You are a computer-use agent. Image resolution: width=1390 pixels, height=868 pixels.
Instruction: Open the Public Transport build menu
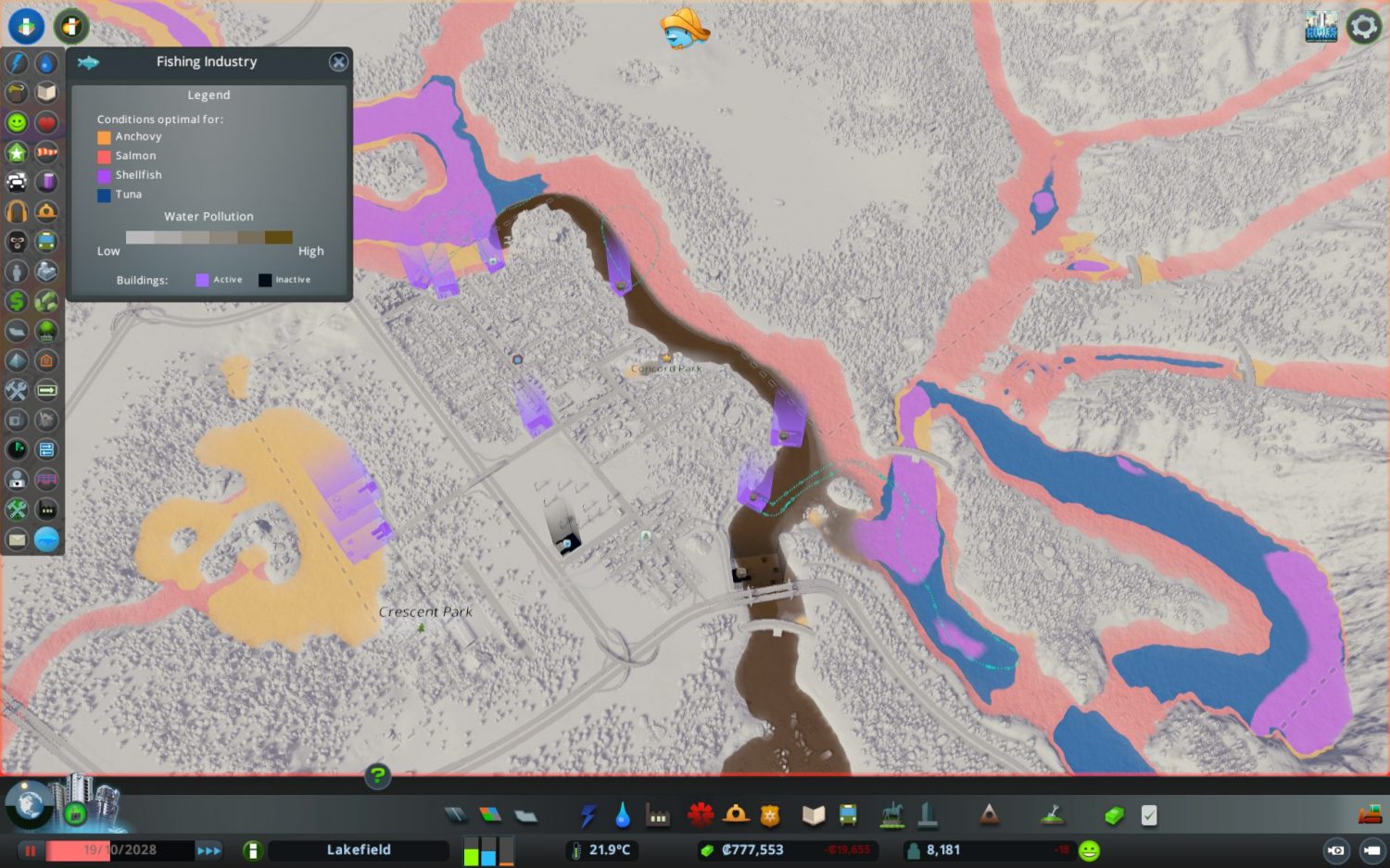click(848, 815)
